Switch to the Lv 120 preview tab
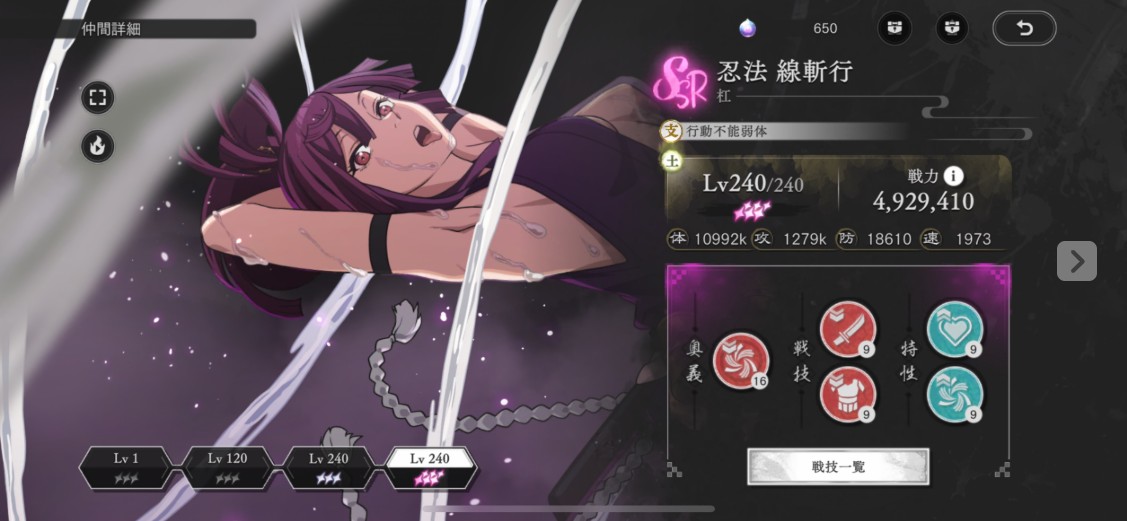Image resolution: width=1127 pixels, height=521 pixels. (x=228, y=467)
